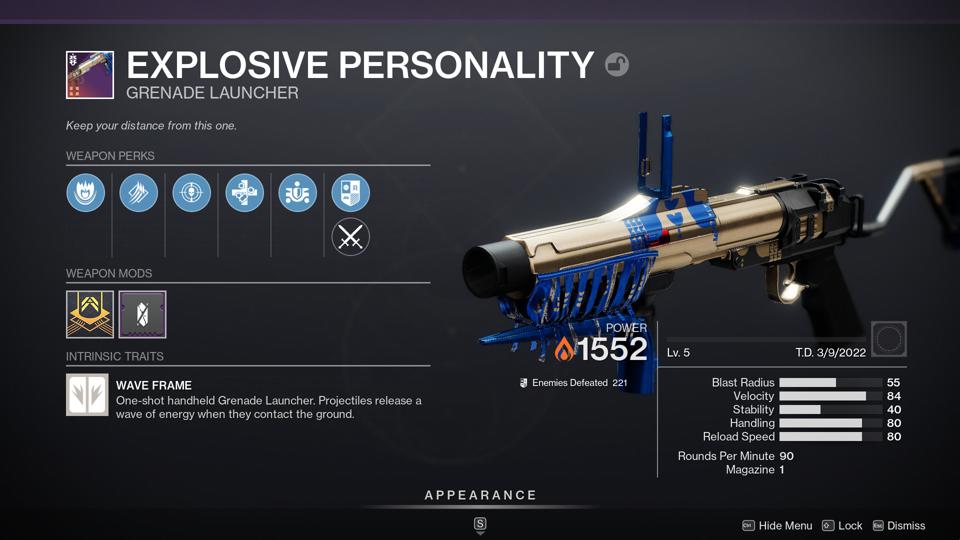Open the Appearance section
Screen dimensions: 960x540
[480, 495]
